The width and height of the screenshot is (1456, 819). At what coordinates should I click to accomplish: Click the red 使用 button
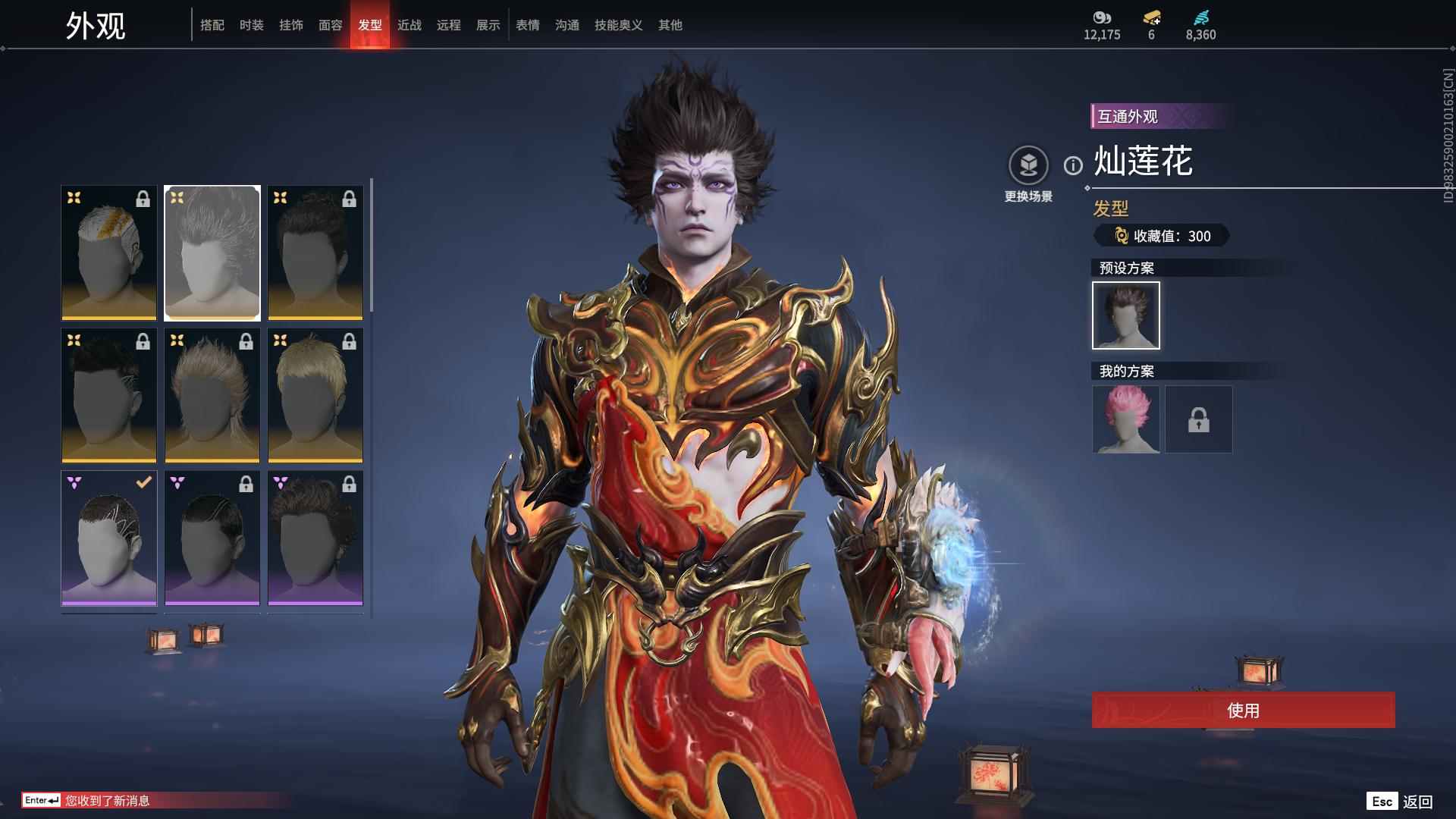pyautogui.click(x=1243, y=710)
